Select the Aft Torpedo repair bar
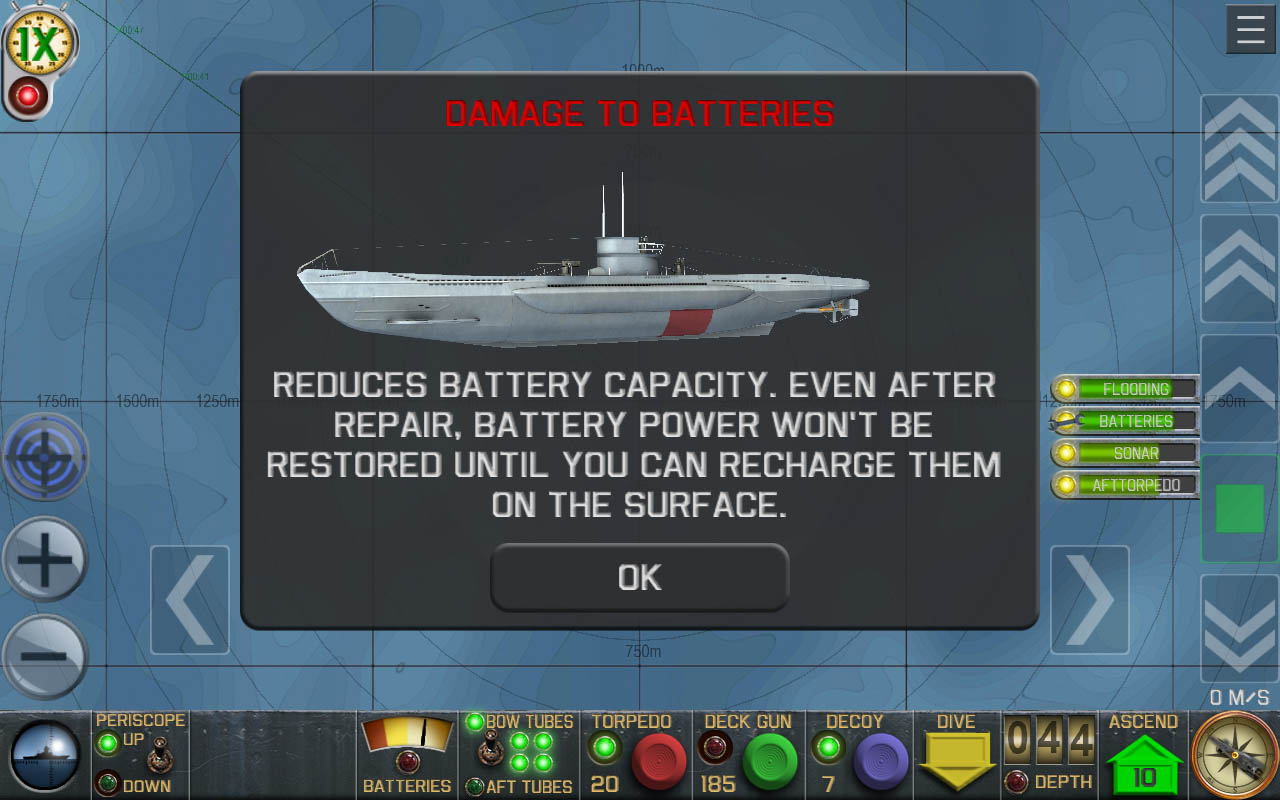 pyautogui.click(x=1125, y=485)
